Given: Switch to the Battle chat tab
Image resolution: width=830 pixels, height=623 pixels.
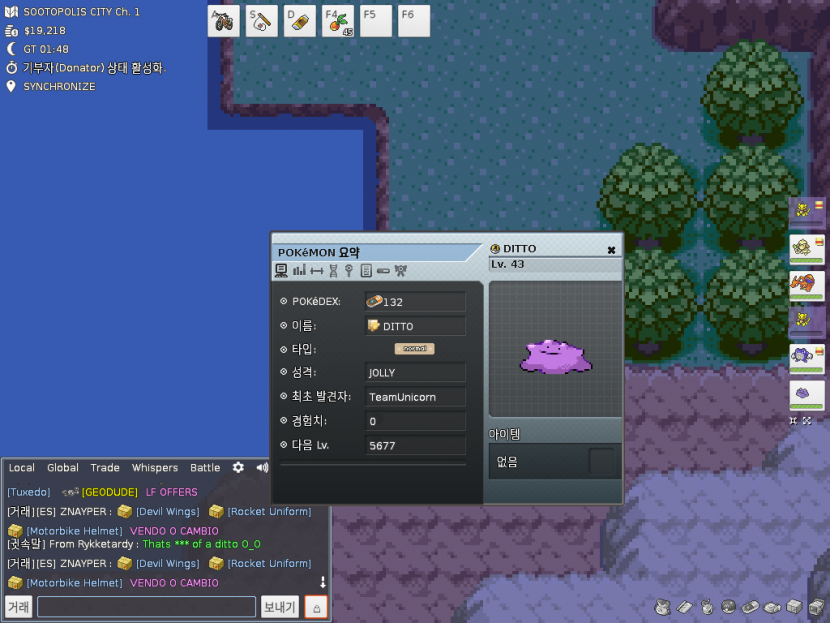Looking at the screenshot, I should coord(205,468).
